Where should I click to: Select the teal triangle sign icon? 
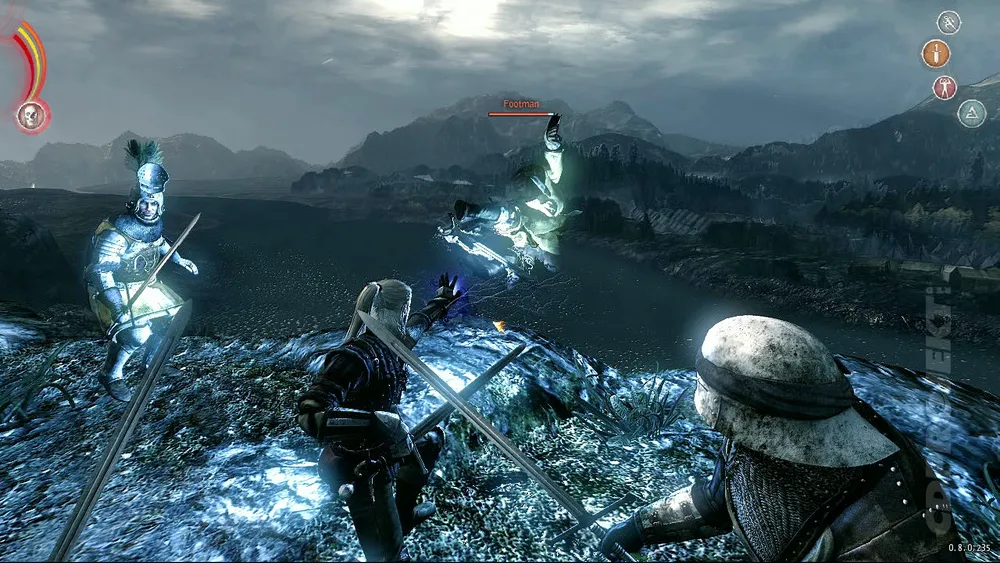click(x=971, y=113)
